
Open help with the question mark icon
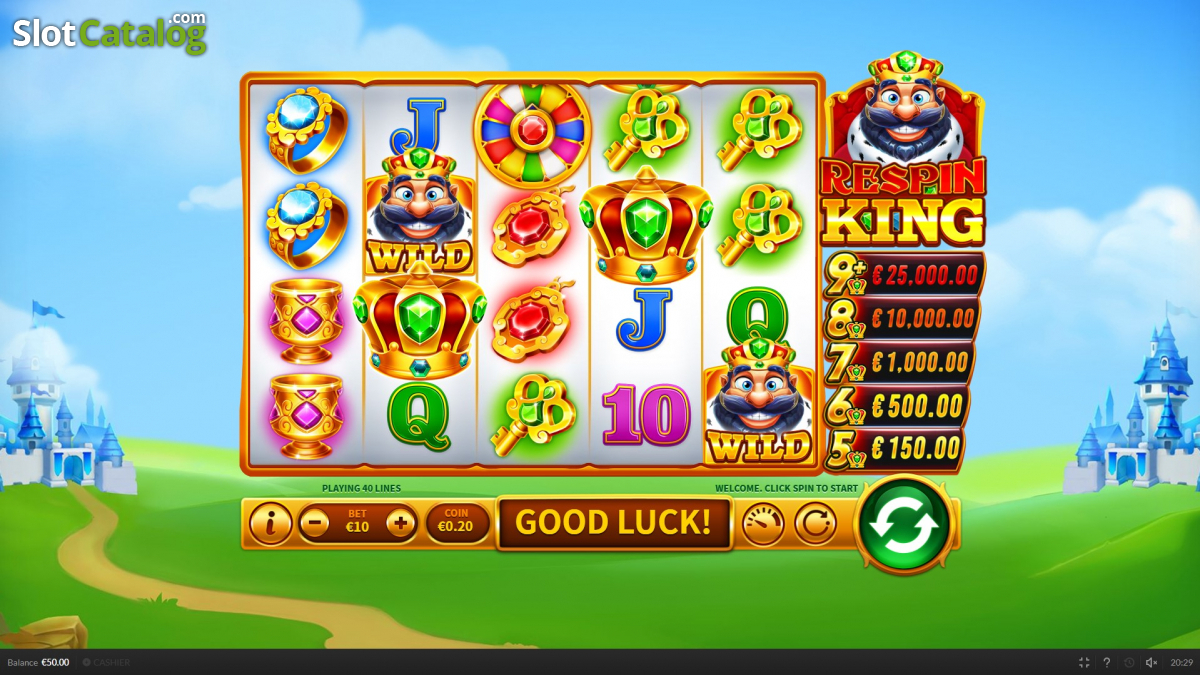click(x=1106, y=662)
